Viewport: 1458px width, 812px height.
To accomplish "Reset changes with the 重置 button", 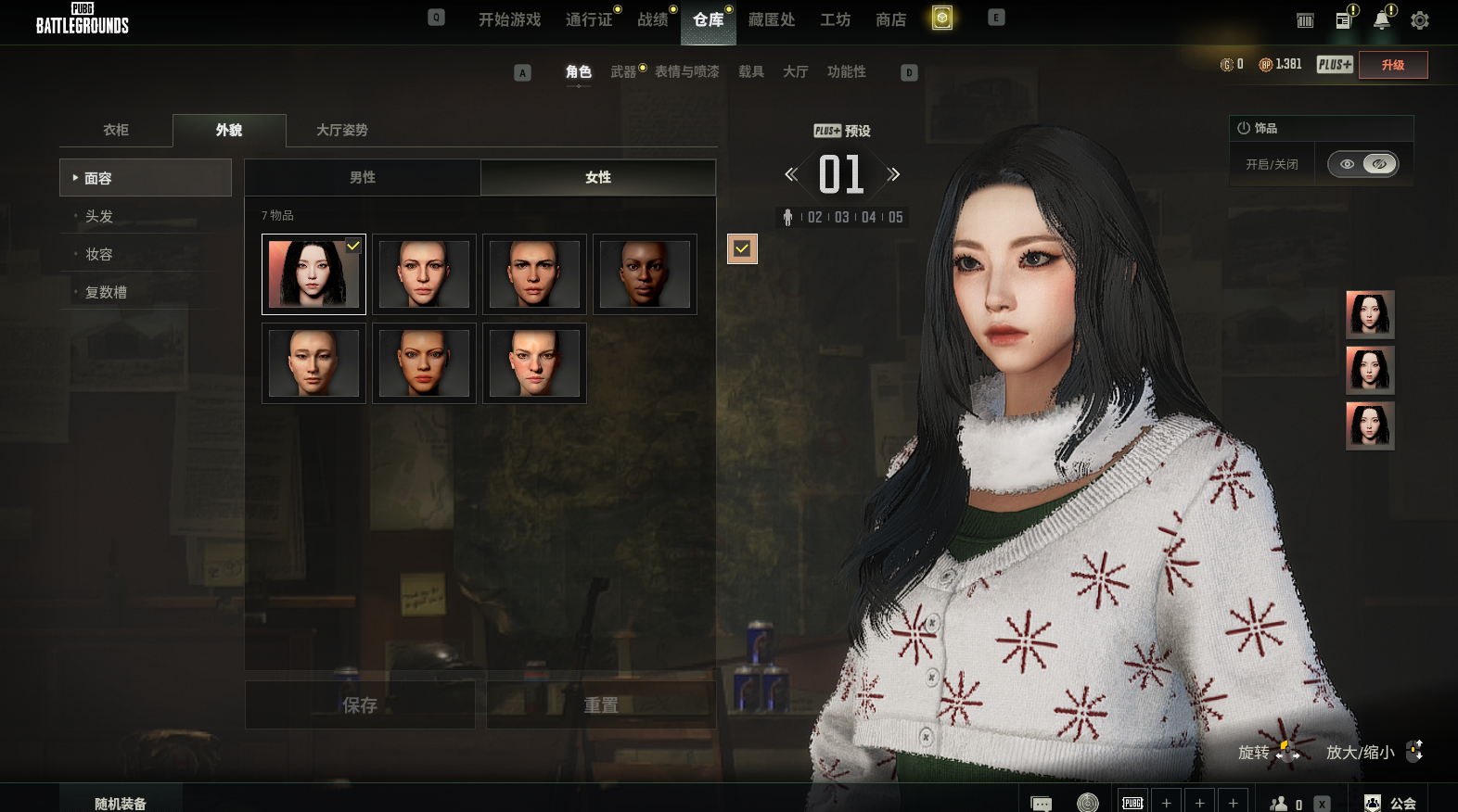I will pos(601,705).
